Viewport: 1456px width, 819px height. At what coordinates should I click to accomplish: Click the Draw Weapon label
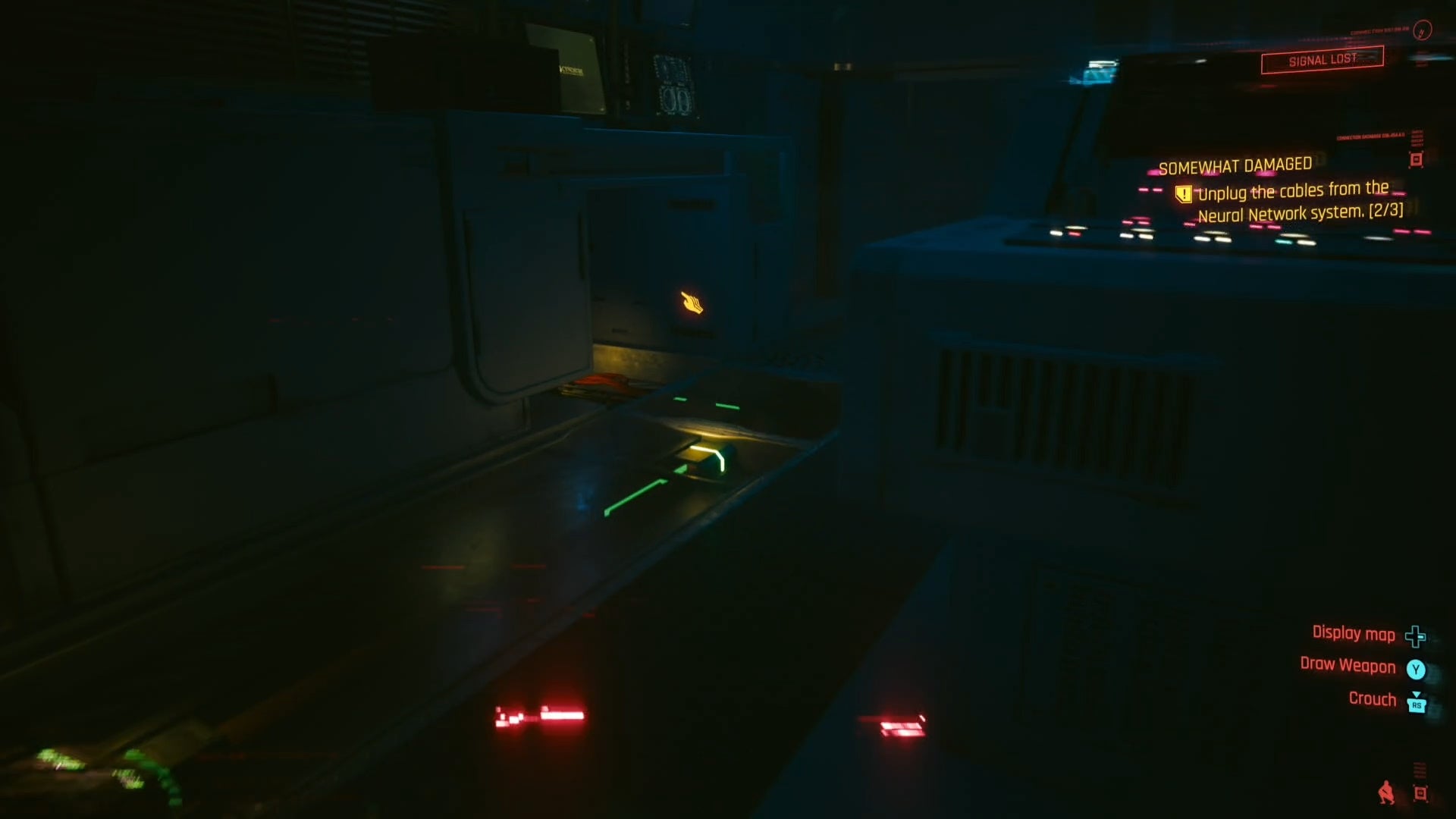1346,667
